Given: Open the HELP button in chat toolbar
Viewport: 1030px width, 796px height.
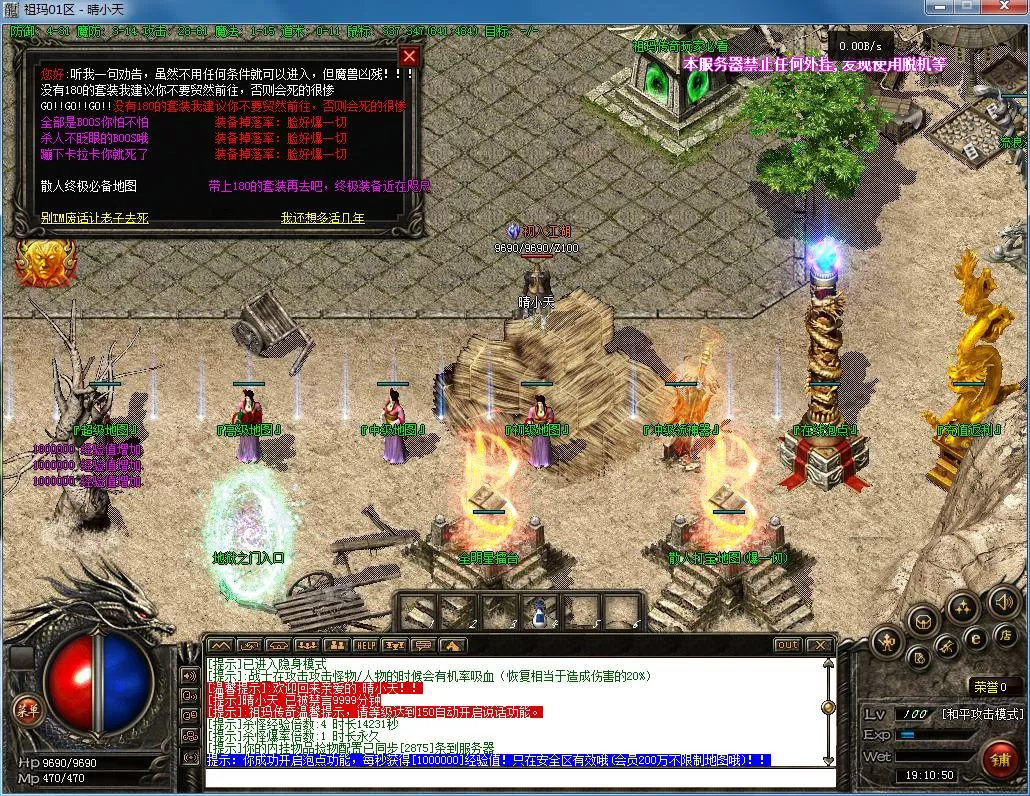Looking at the screenshot, I should (366, 645).
